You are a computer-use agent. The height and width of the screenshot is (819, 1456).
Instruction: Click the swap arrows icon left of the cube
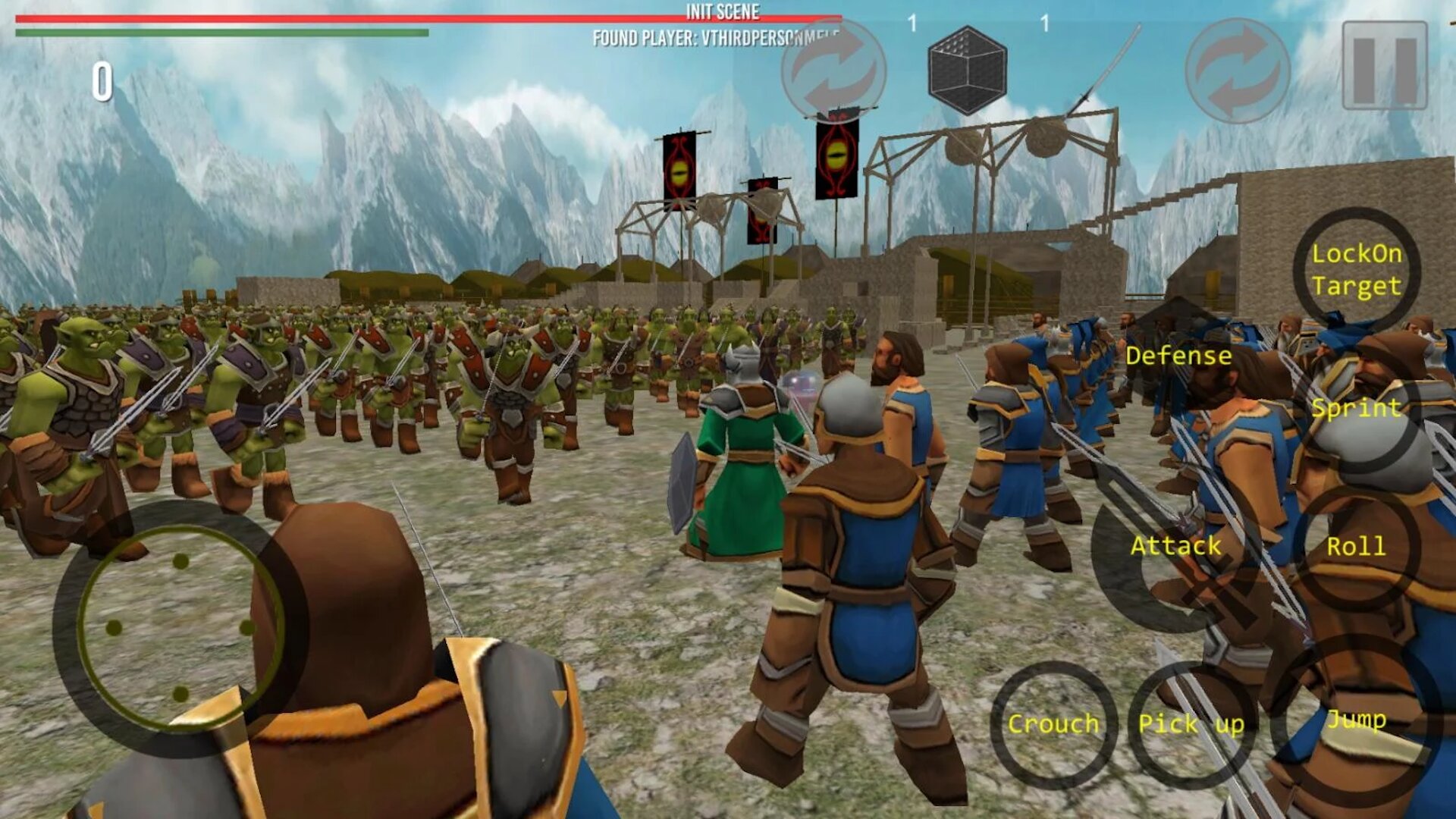pos(833,70)
